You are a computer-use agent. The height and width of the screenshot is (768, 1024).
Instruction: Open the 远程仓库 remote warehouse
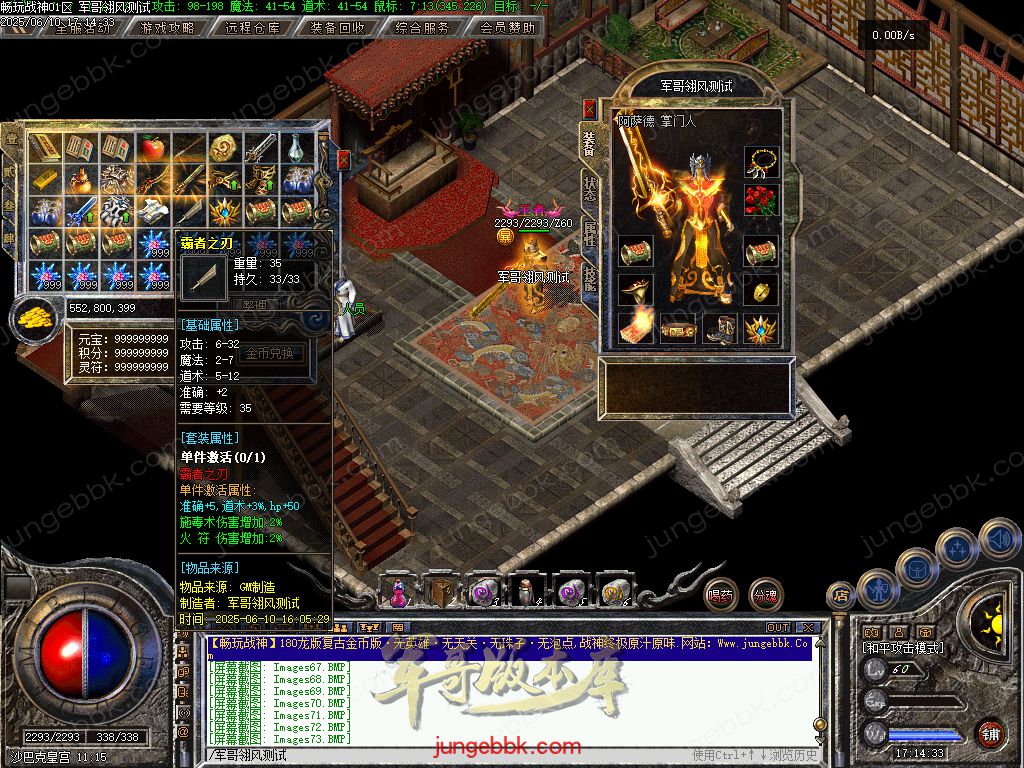[x=253, y=28]
